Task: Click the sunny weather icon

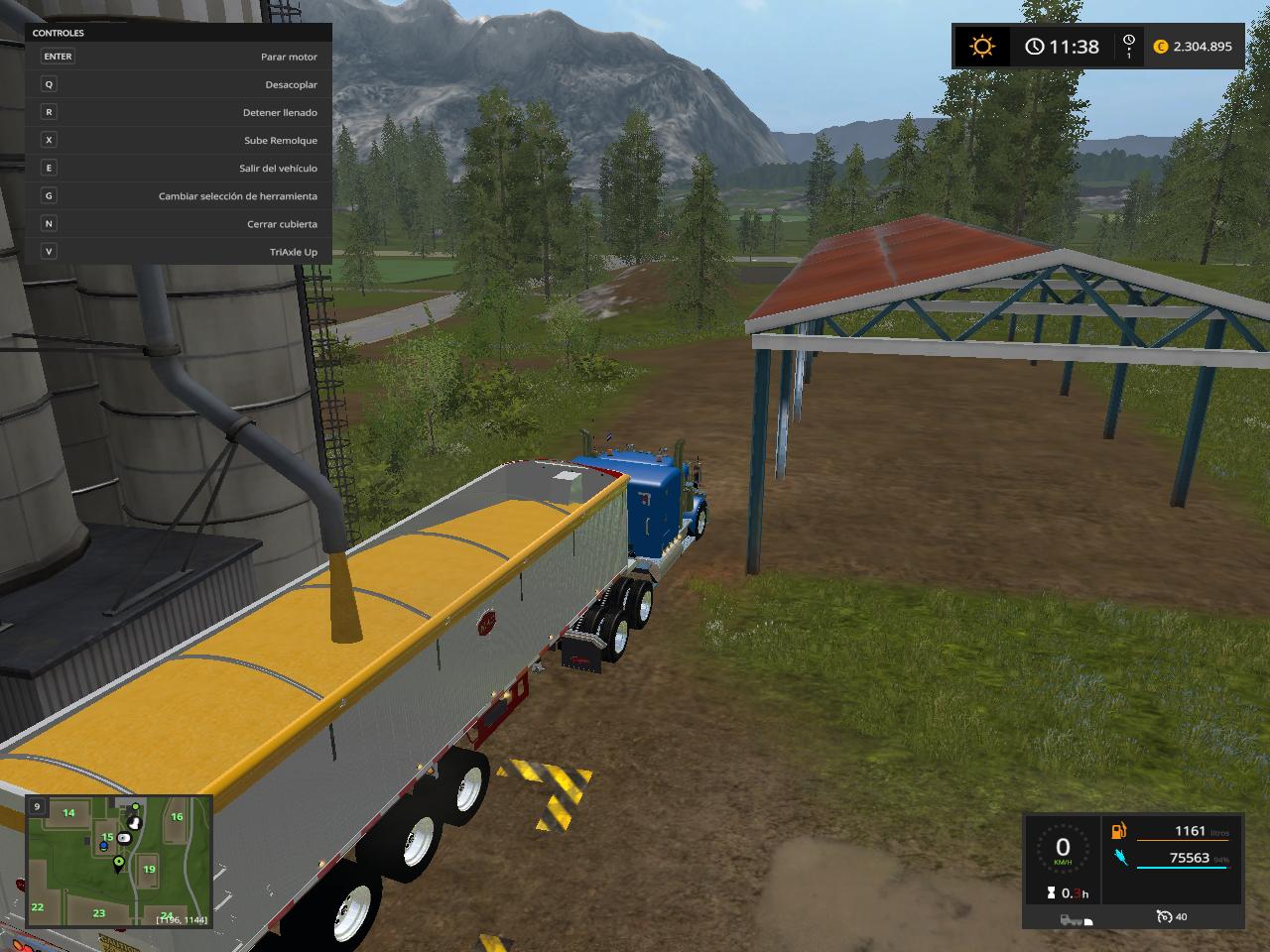Action: (982, 47)
